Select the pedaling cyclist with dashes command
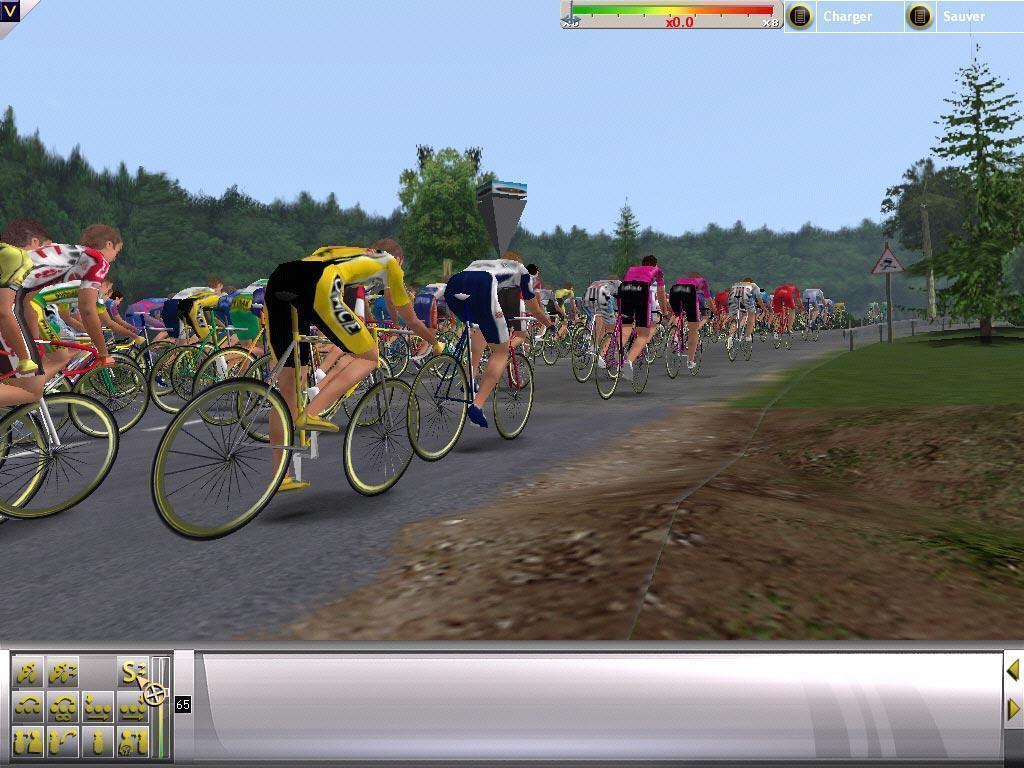This screenshot has width=1024, height=768. click(63, 672)
